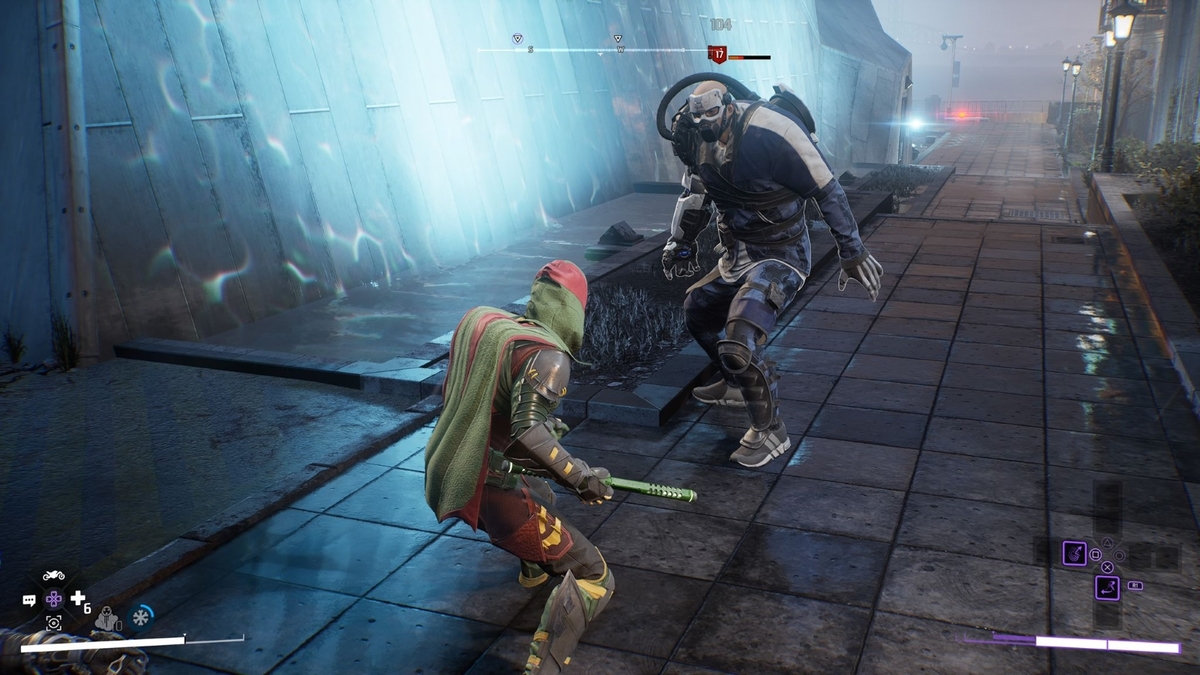Activate the AR scan eye icon
The image size is (1200, 675).
click(54, 622)
